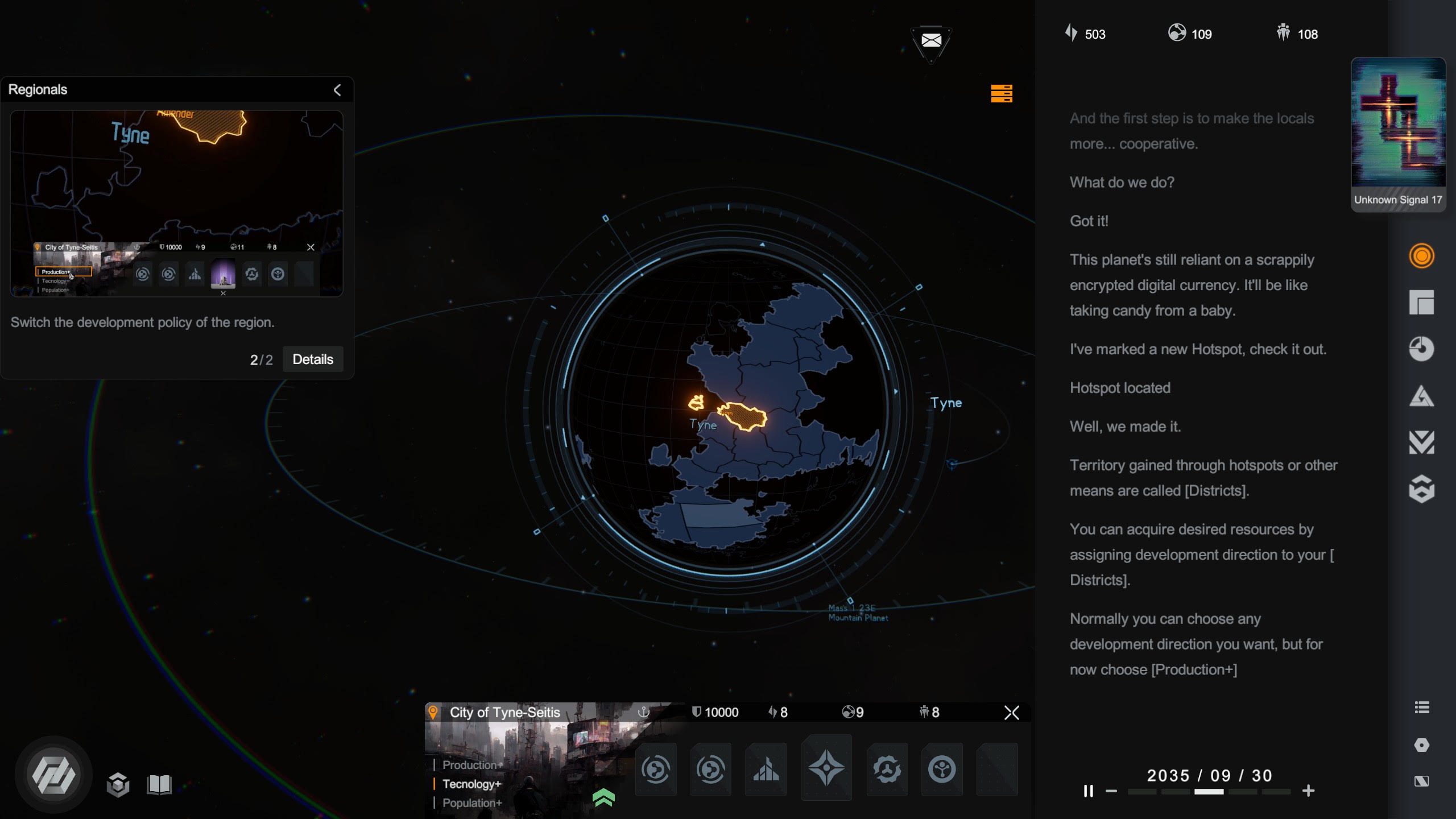The image size is (1456, 819).
Task: Select the four-pointed star building slot
Action: pos(826,768)
